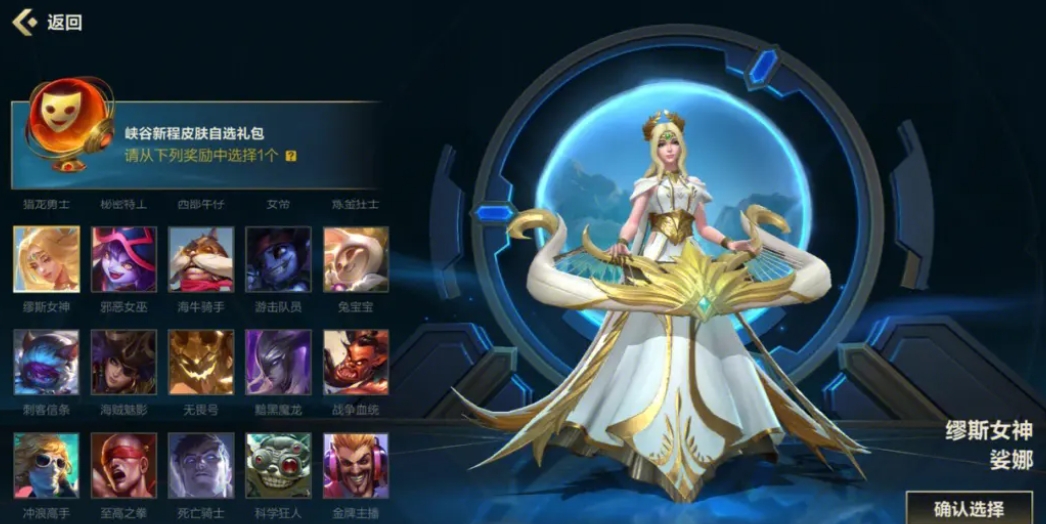
Task: Select the 缪斯女神 Sona skin
Action: [46, 259]
